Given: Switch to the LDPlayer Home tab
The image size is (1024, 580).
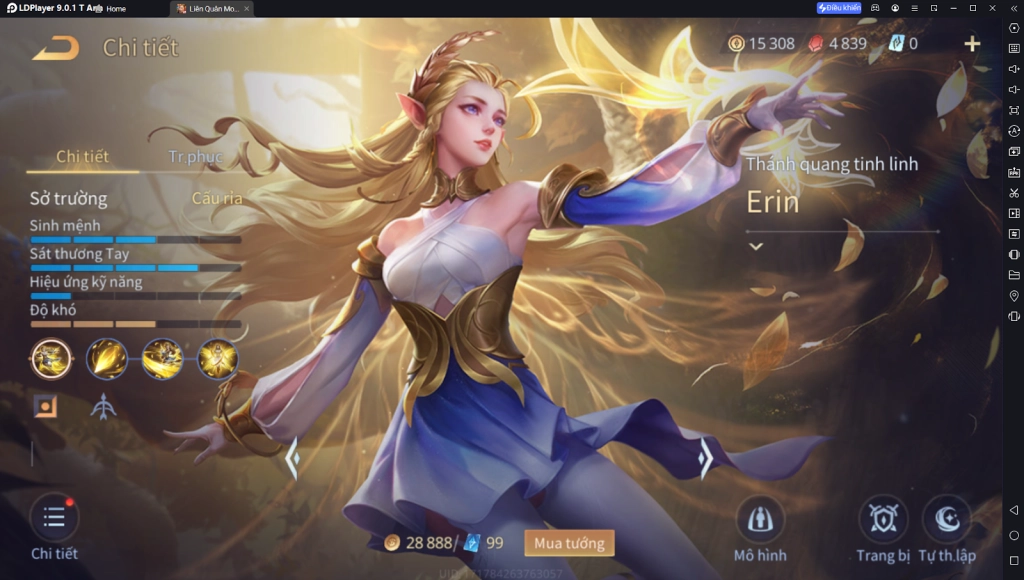Looking at the screenshot, I should click(116, 8).
